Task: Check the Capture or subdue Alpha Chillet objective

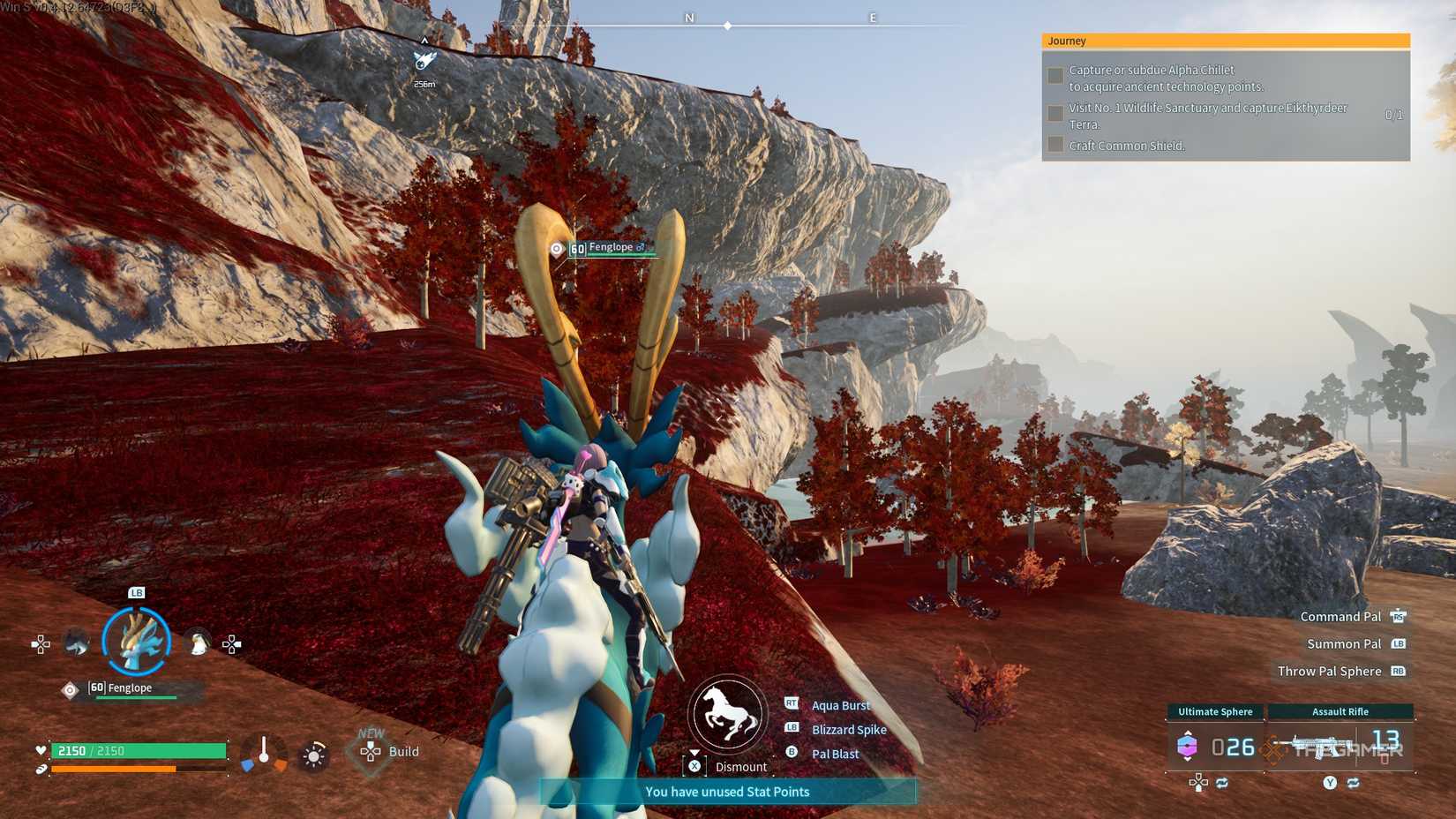Action: (x=1055, y=76)
